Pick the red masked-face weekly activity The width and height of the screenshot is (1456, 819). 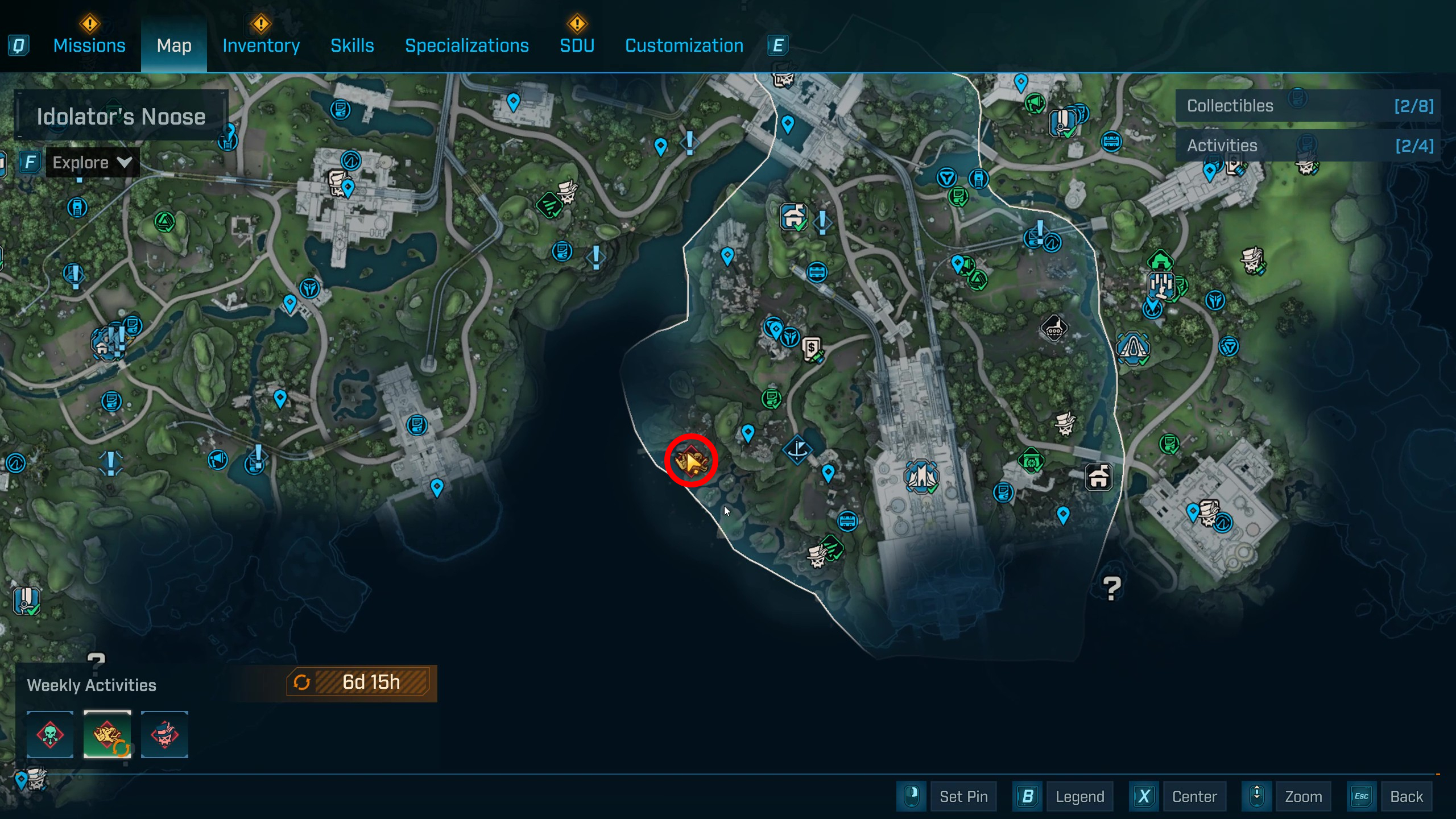164,734
